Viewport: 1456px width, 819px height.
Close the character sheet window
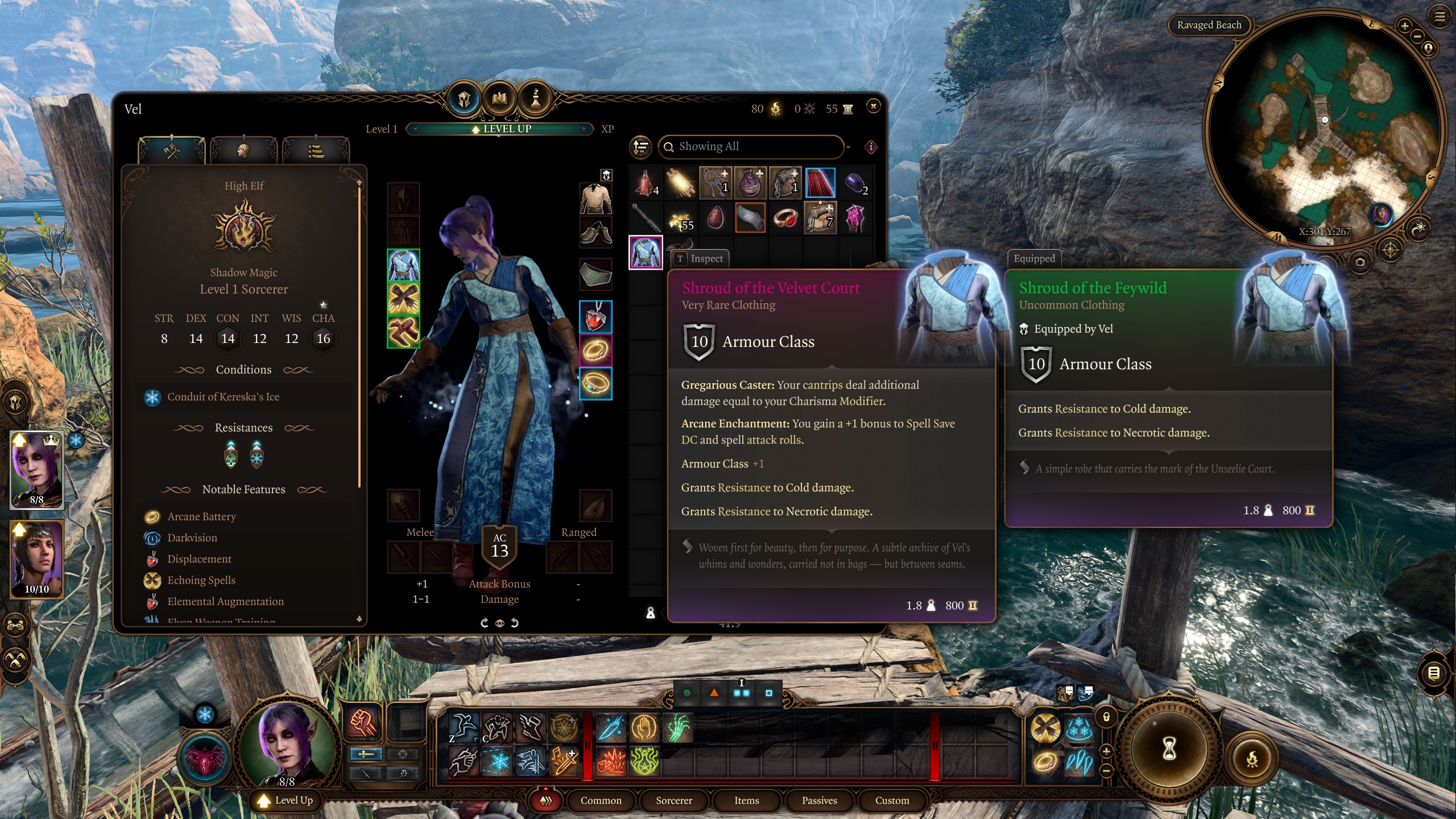[x=873, y=106]
